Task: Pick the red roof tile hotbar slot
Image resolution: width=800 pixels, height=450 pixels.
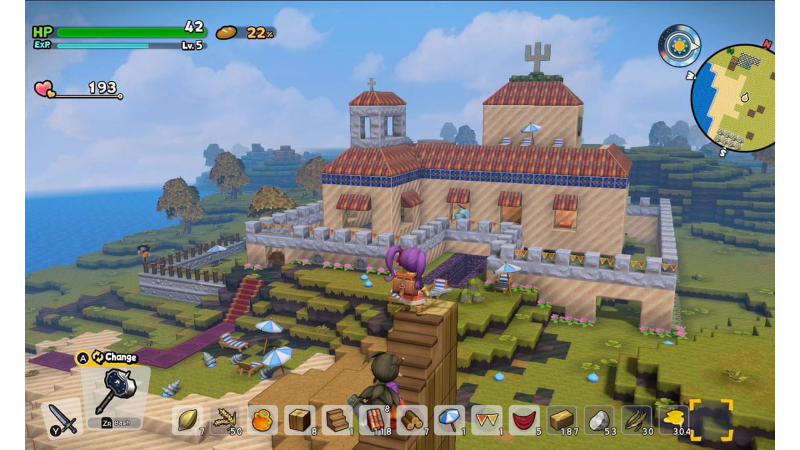Action: coord(374,419)
